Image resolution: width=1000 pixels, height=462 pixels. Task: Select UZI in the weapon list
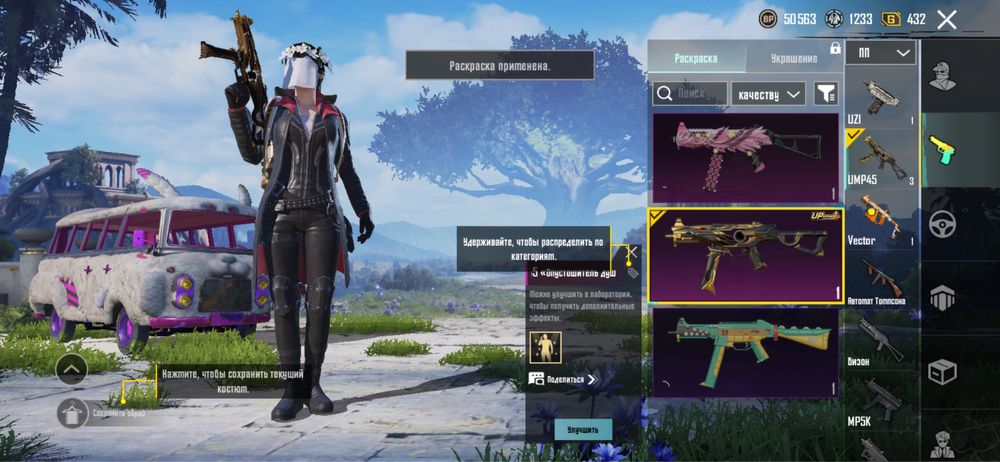point(880,98)
